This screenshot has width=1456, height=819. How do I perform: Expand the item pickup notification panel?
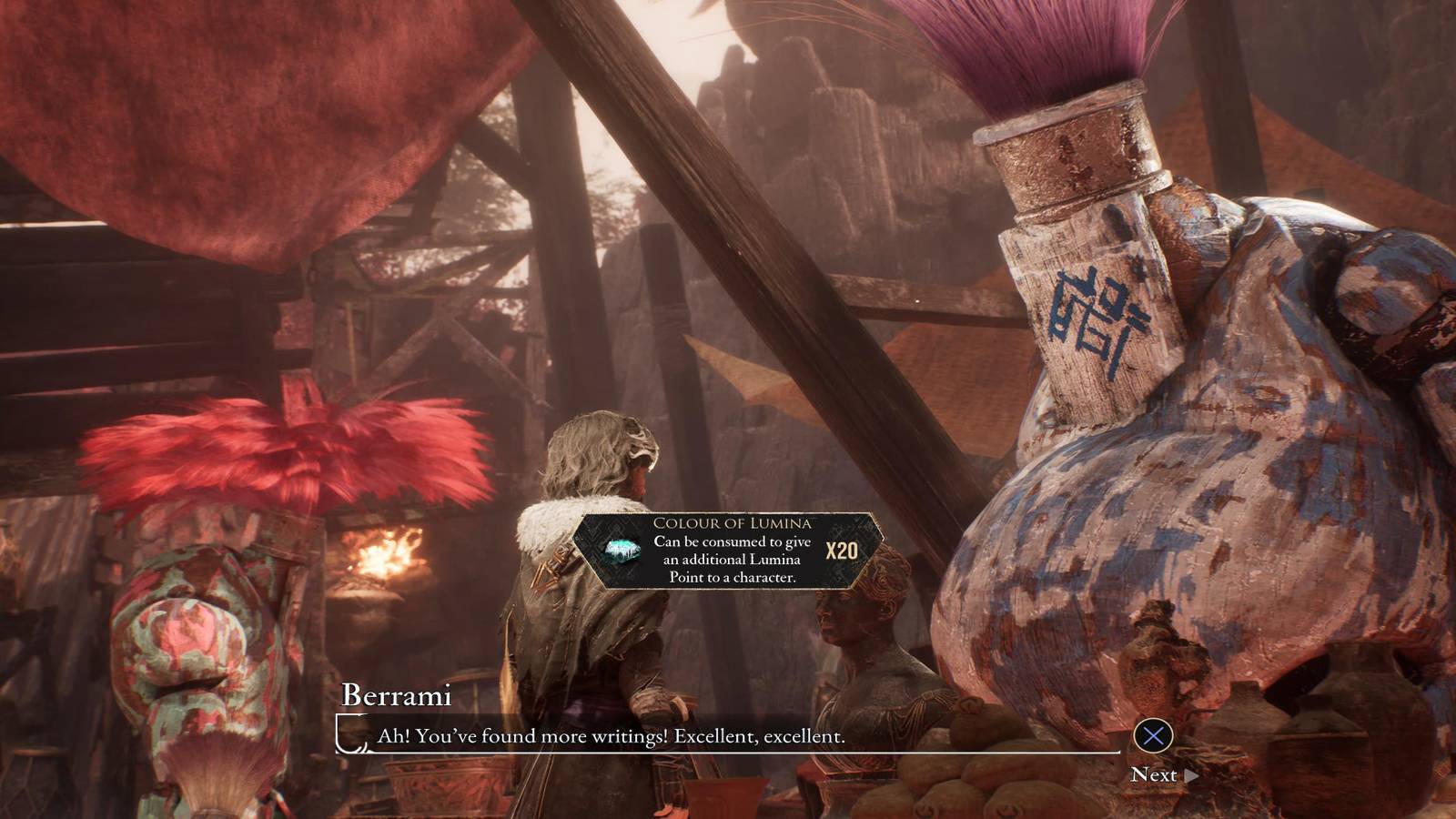pos(728,546)
